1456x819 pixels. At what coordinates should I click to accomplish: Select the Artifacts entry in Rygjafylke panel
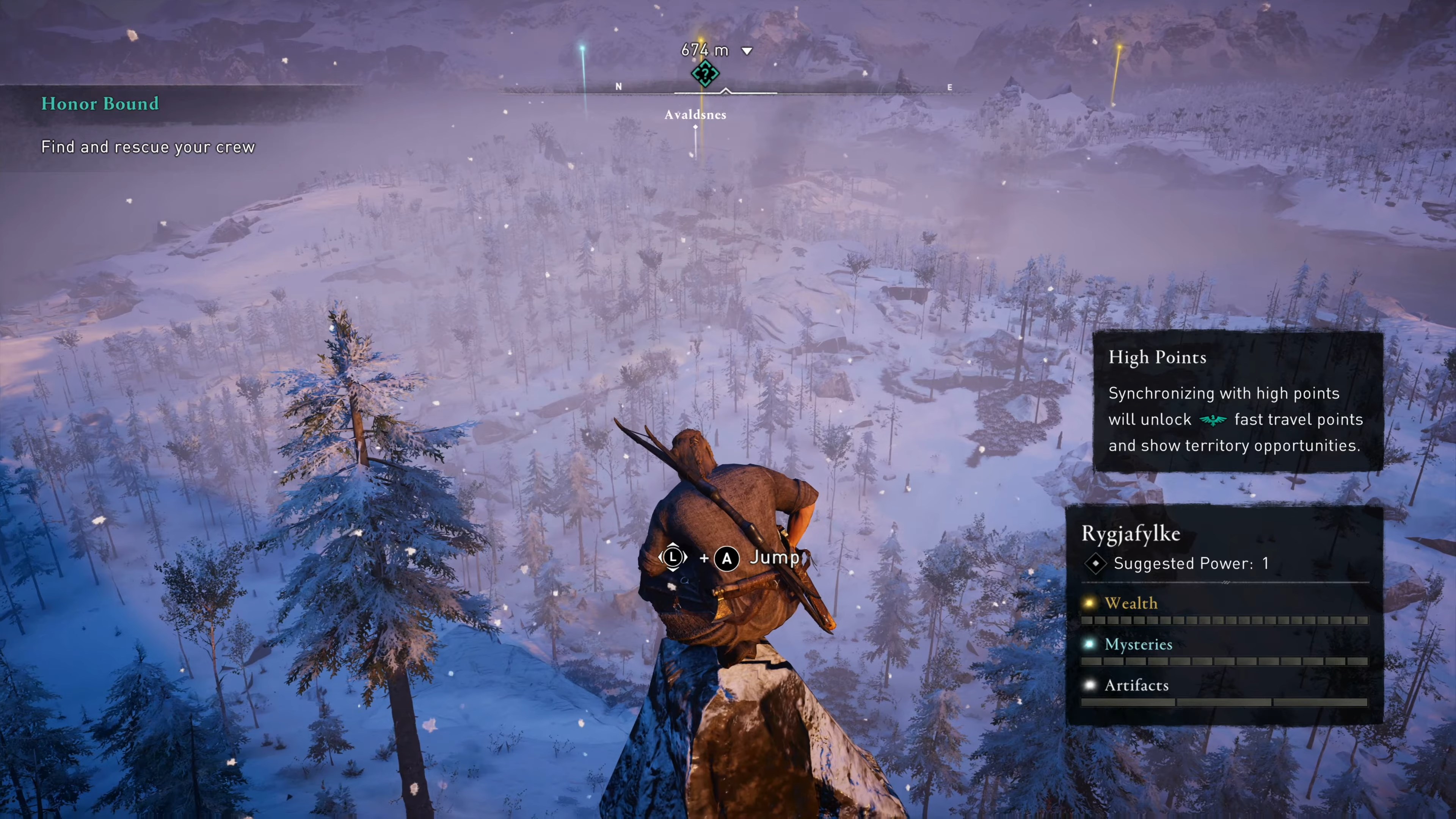coord(1136,686)
